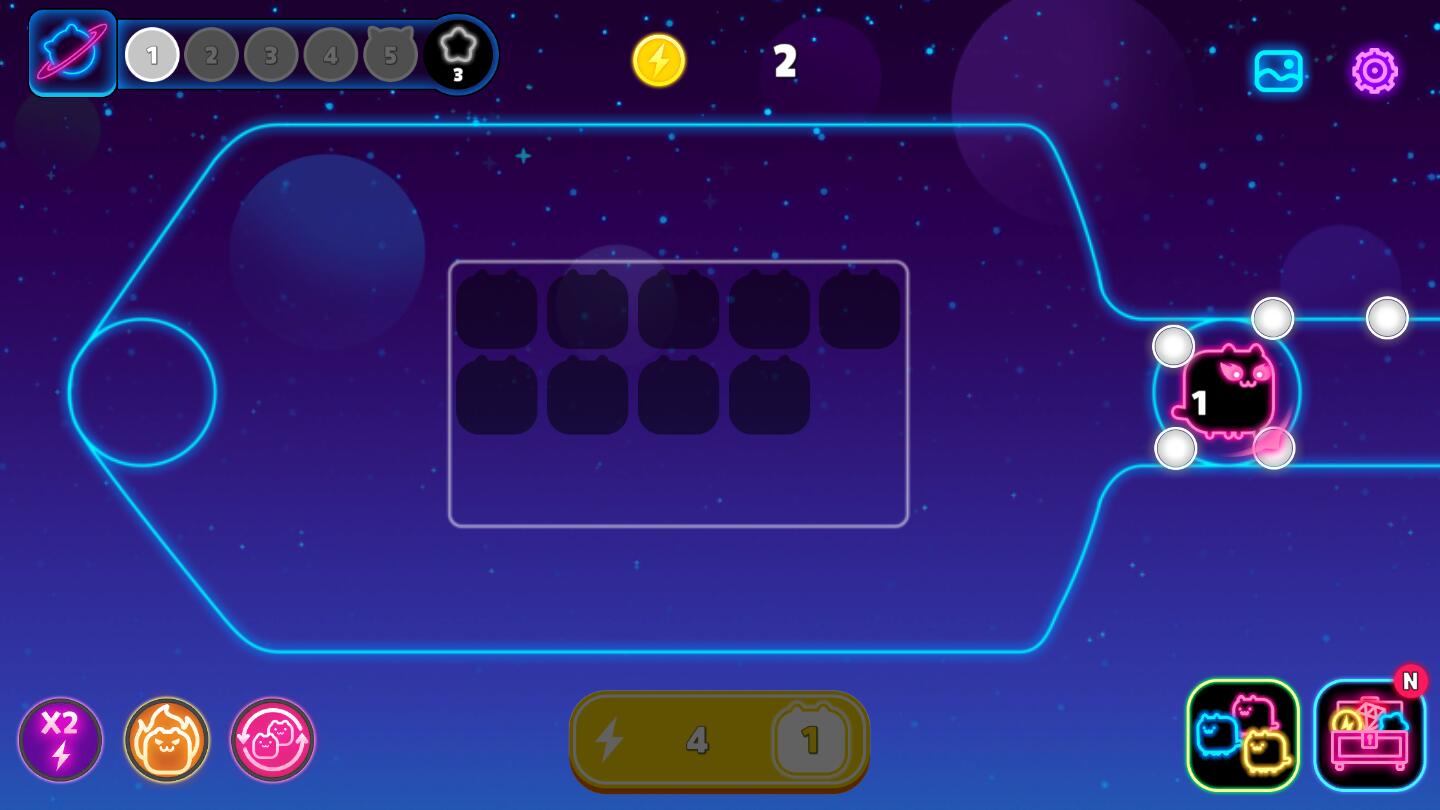Open the settings gear menu

(1374, 71)
